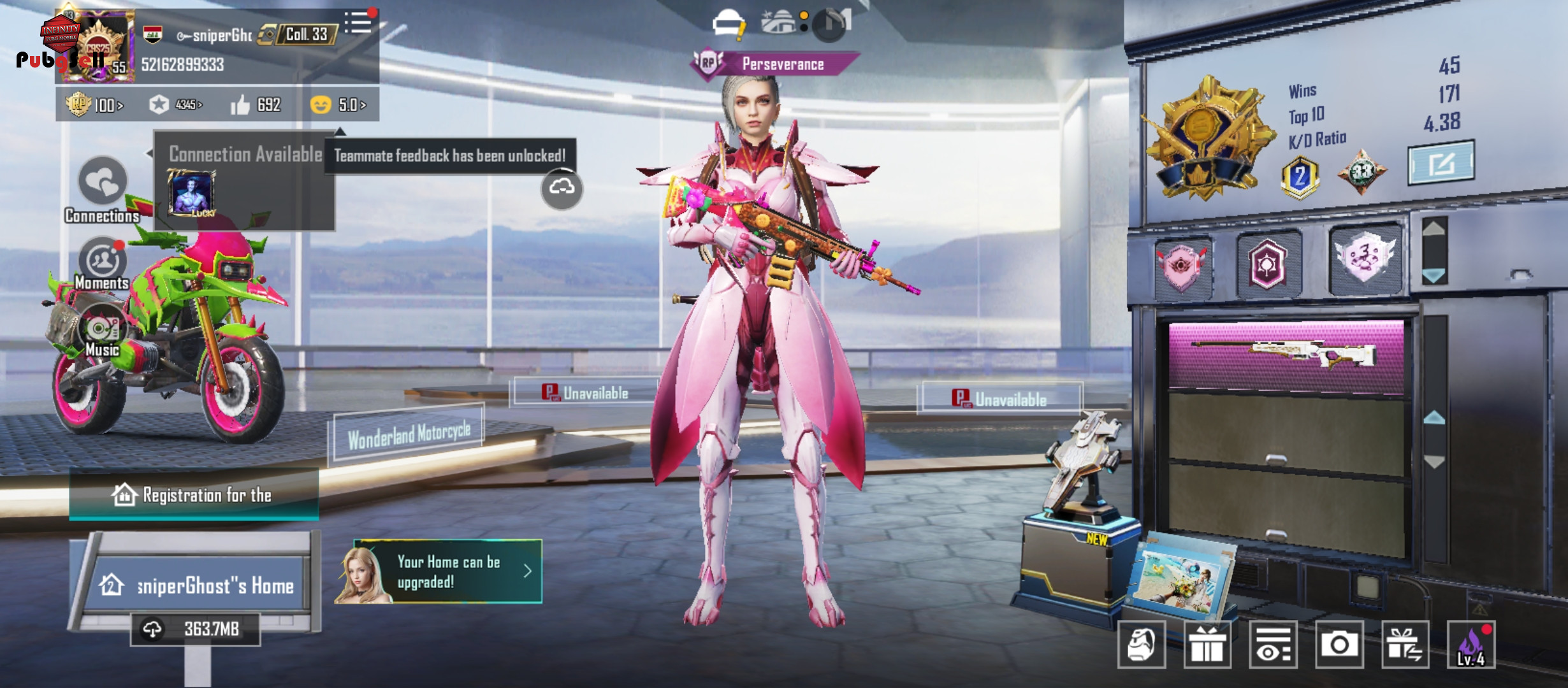View the 5.0 teammate feedback rating
Image resolution: width=1568 pixels, height=688 pixels.
338,104
